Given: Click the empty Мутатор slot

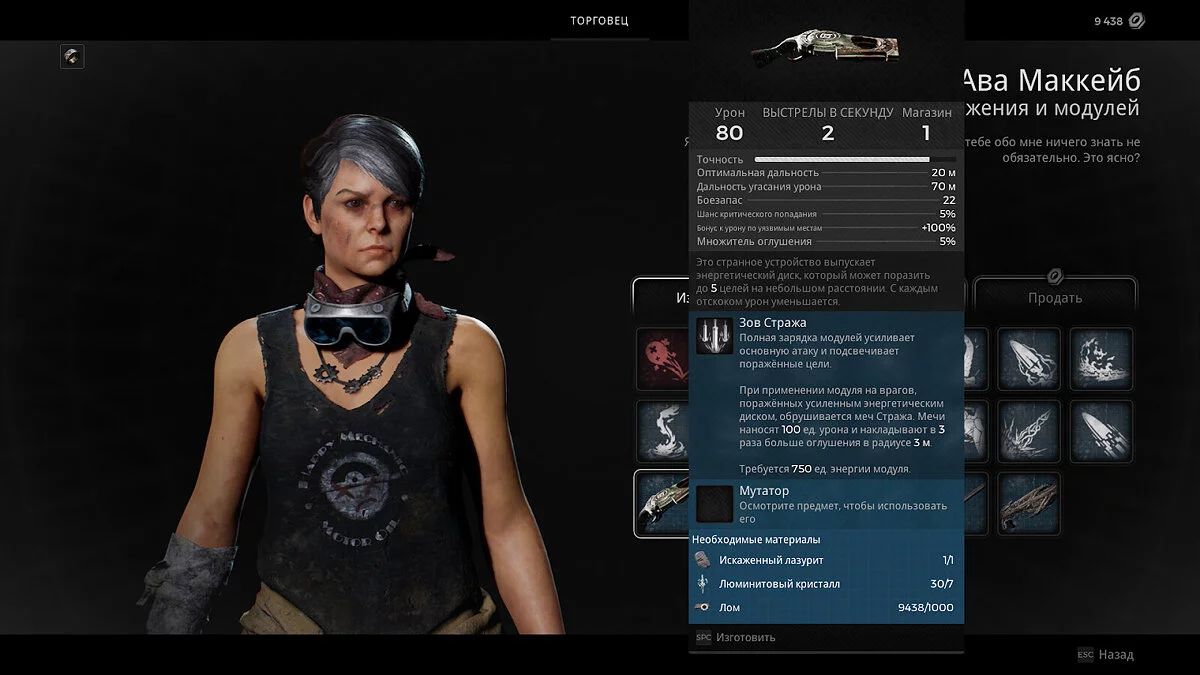Looking at the screenshot, I should (x=714, y=504).
